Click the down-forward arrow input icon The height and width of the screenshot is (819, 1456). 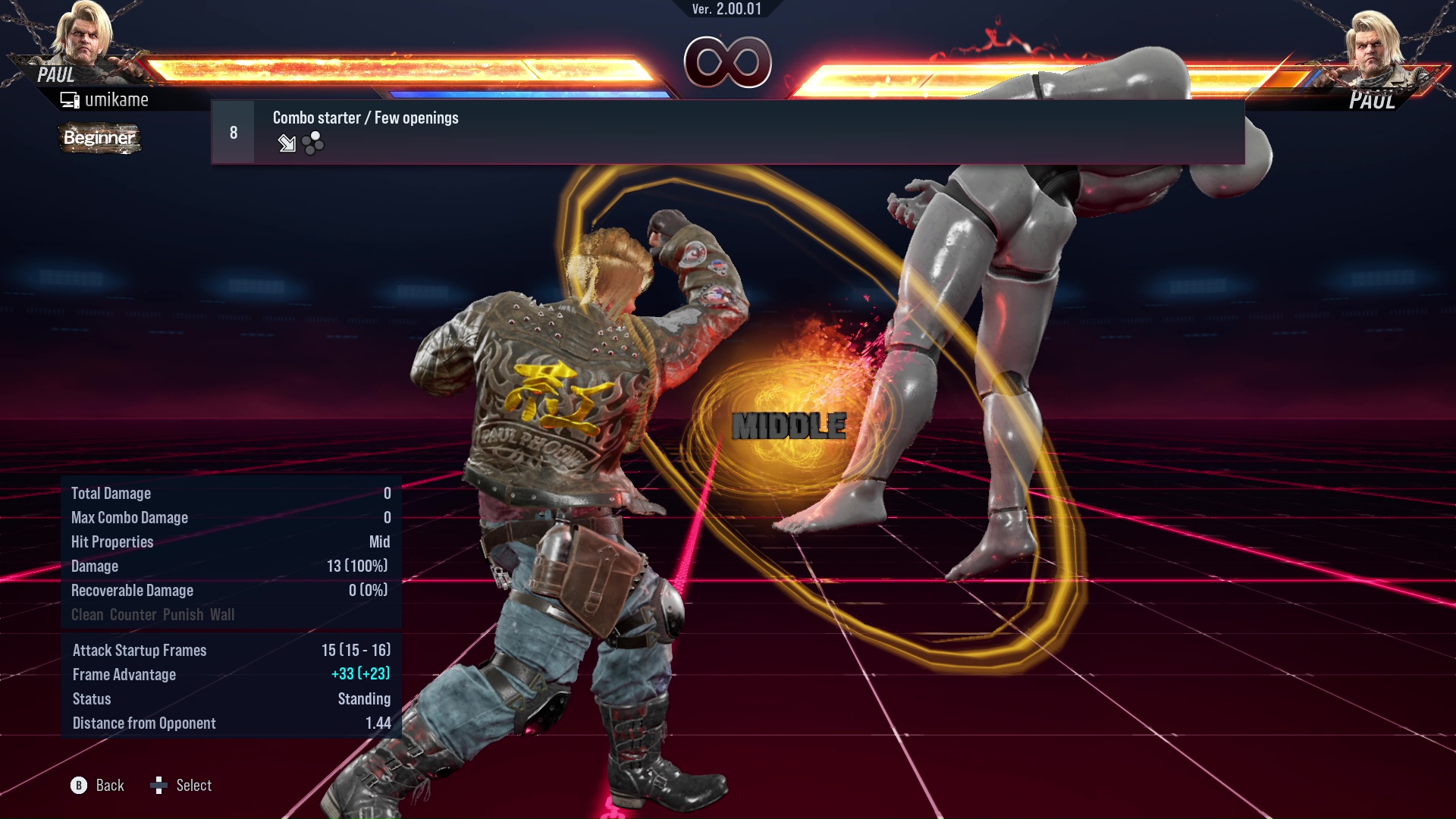point(287,144)
